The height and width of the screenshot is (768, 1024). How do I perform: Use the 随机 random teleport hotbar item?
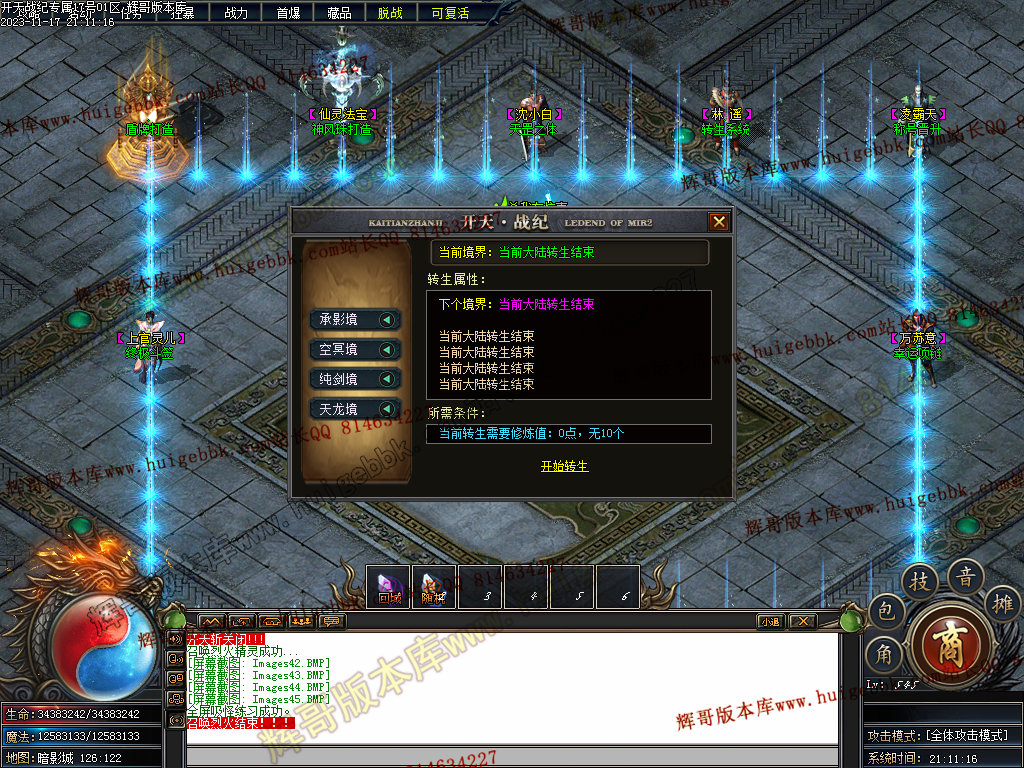(432, 587)
